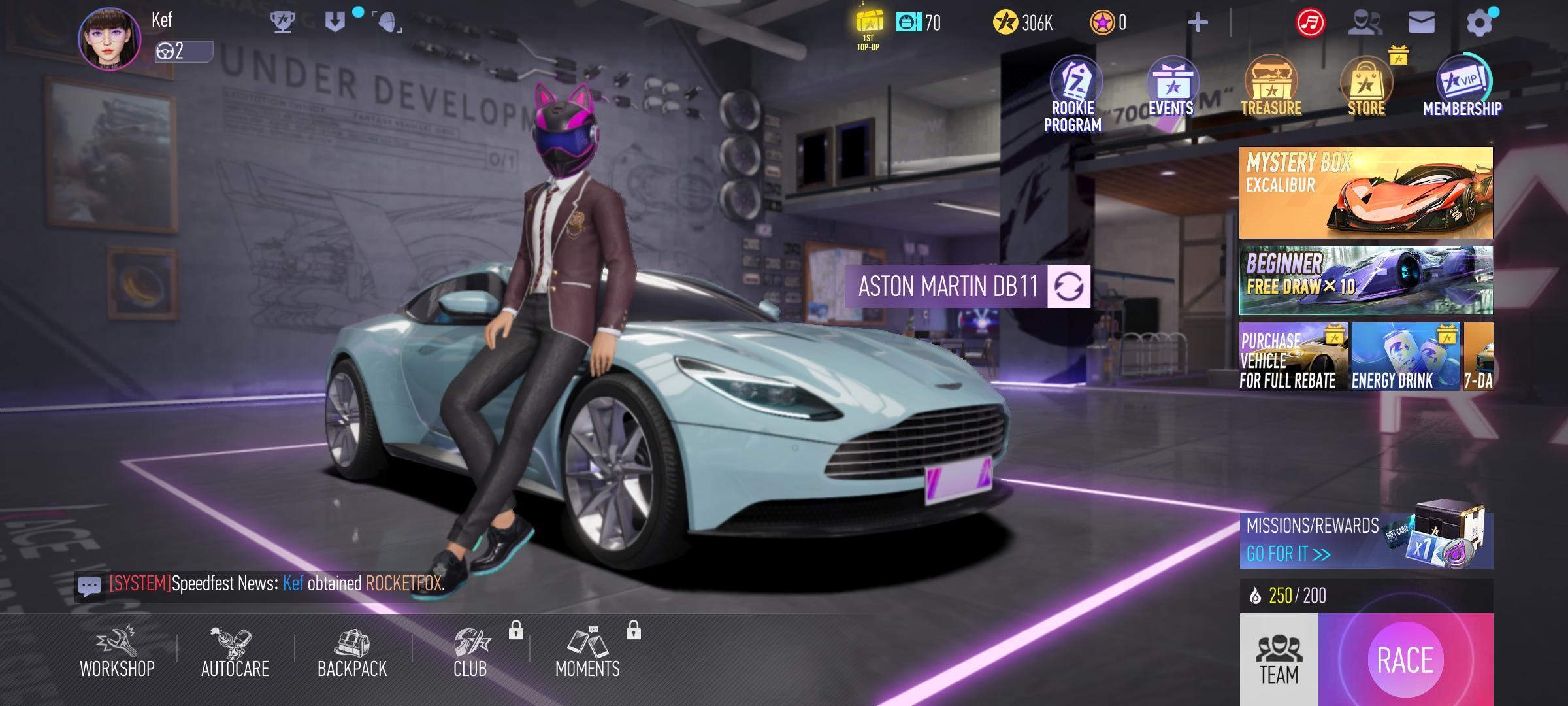Image resolution: width=1568 pixels, height=706 pixels.
Task: Open the Treasure chest menu
Action: pos(1271,88)
